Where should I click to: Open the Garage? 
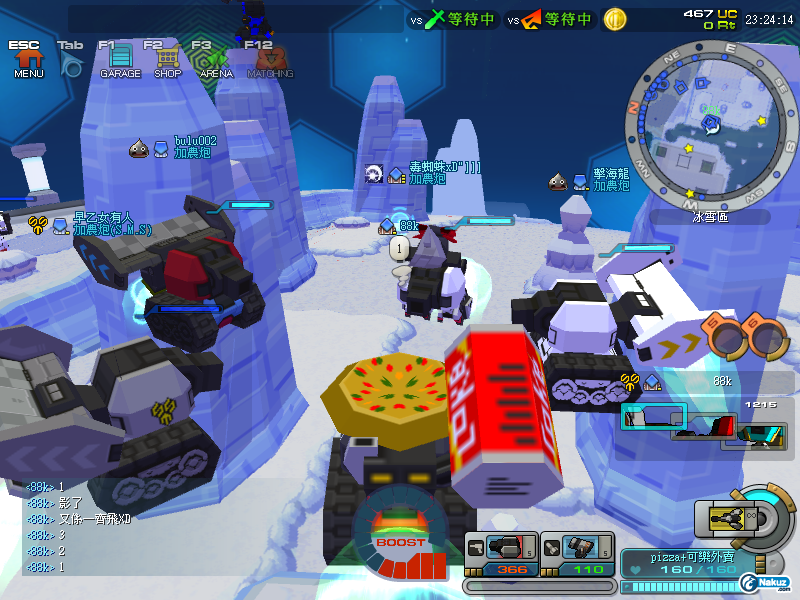click(x=119, y=61)
